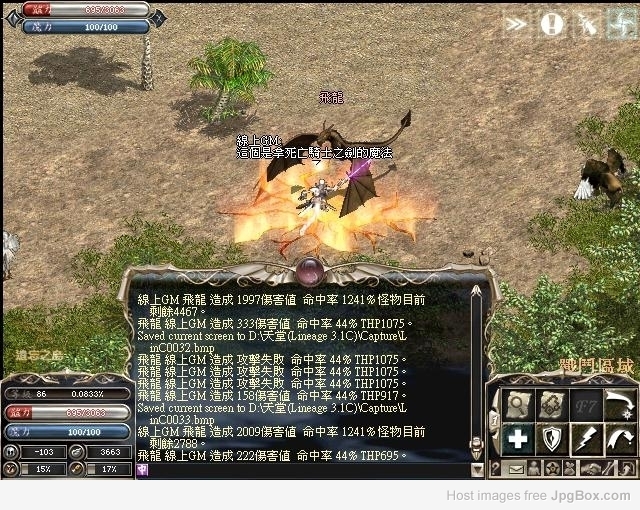Select the magnifying glass scroll slot
Viewport: 640px width, 510px height.
pos(518,404)
